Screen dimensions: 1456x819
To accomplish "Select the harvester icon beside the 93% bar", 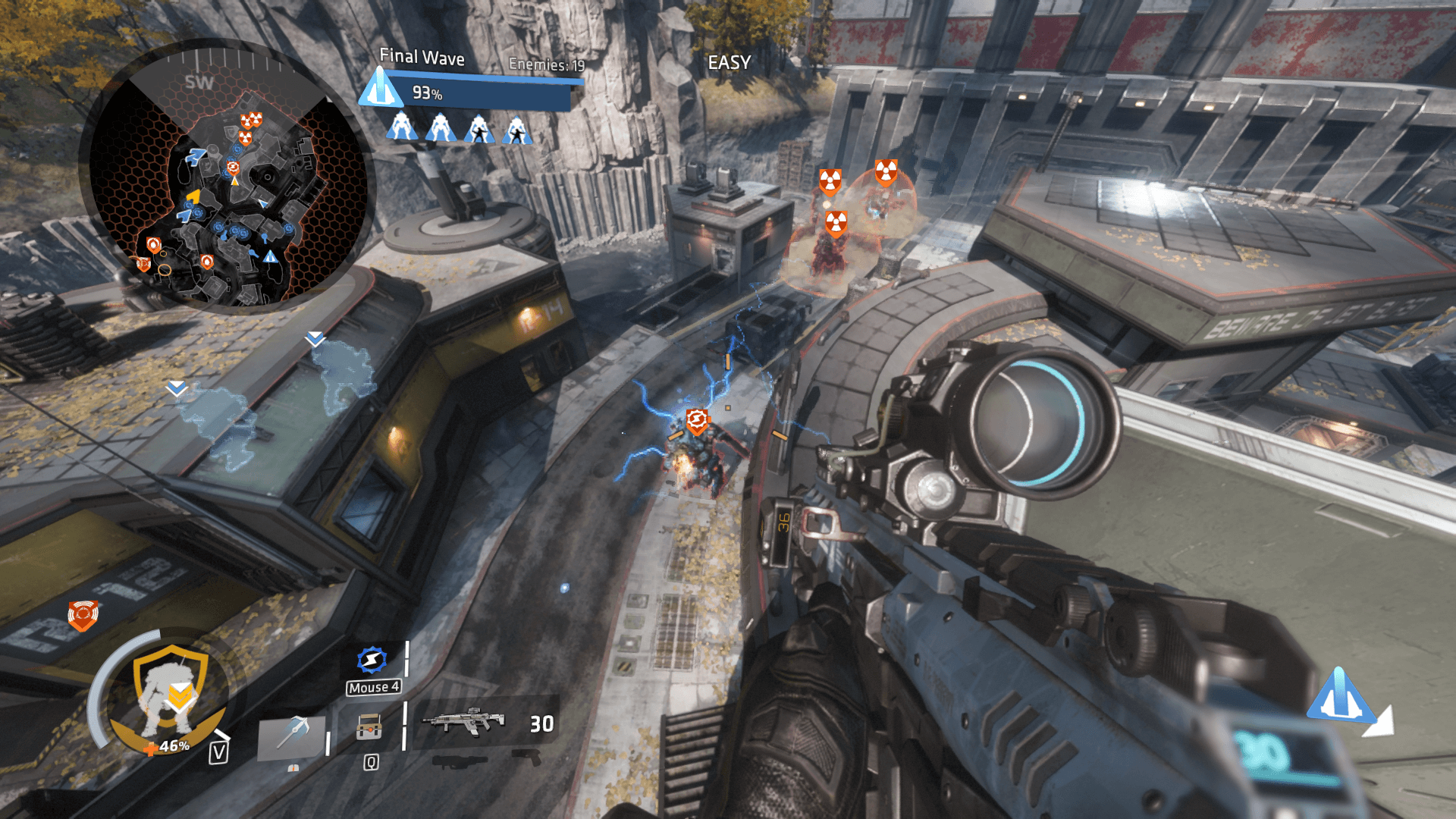I will [380, 88].
